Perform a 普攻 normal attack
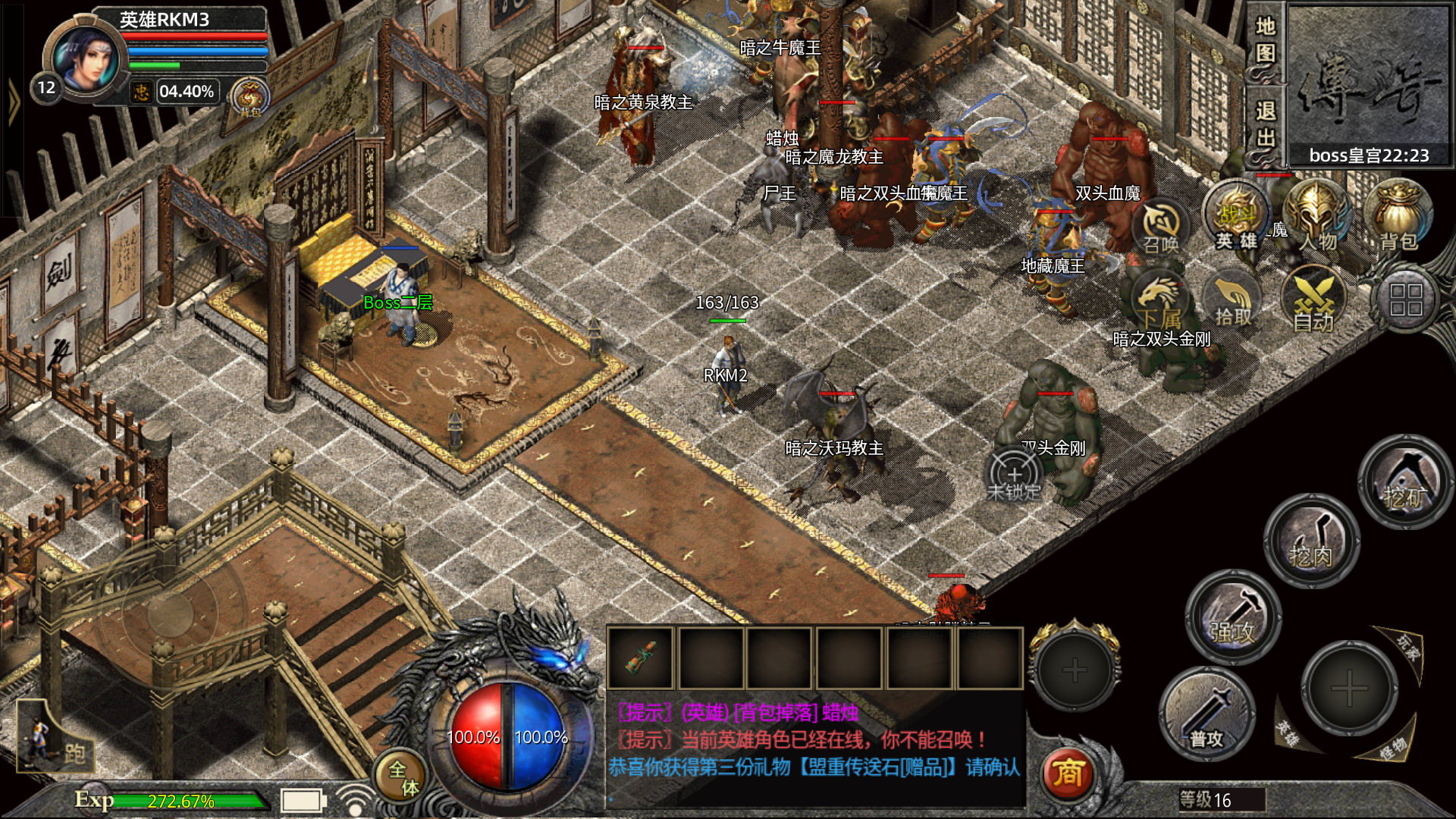Viewport: 1456px width, 819px height. click(x=1206, y=714)
